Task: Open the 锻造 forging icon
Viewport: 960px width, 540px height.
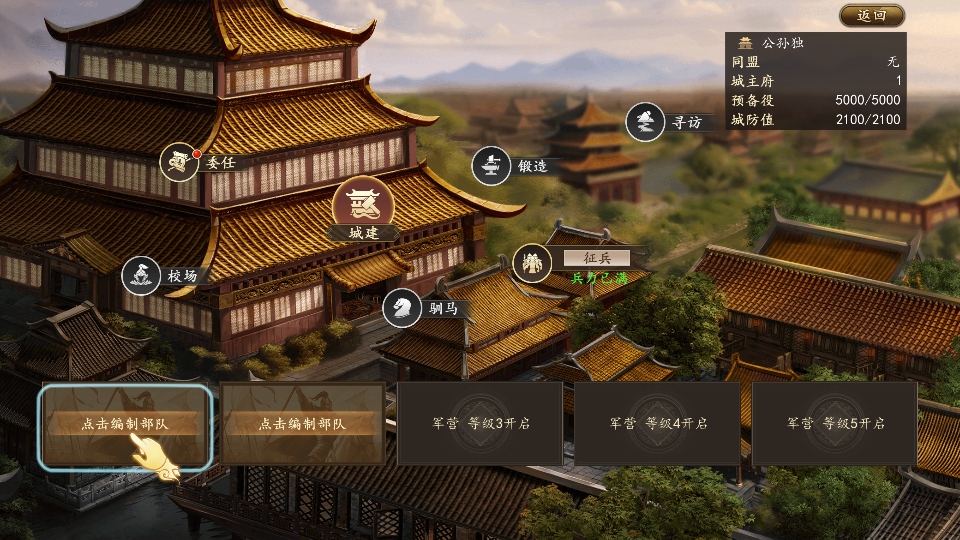Action: [492, 166]
